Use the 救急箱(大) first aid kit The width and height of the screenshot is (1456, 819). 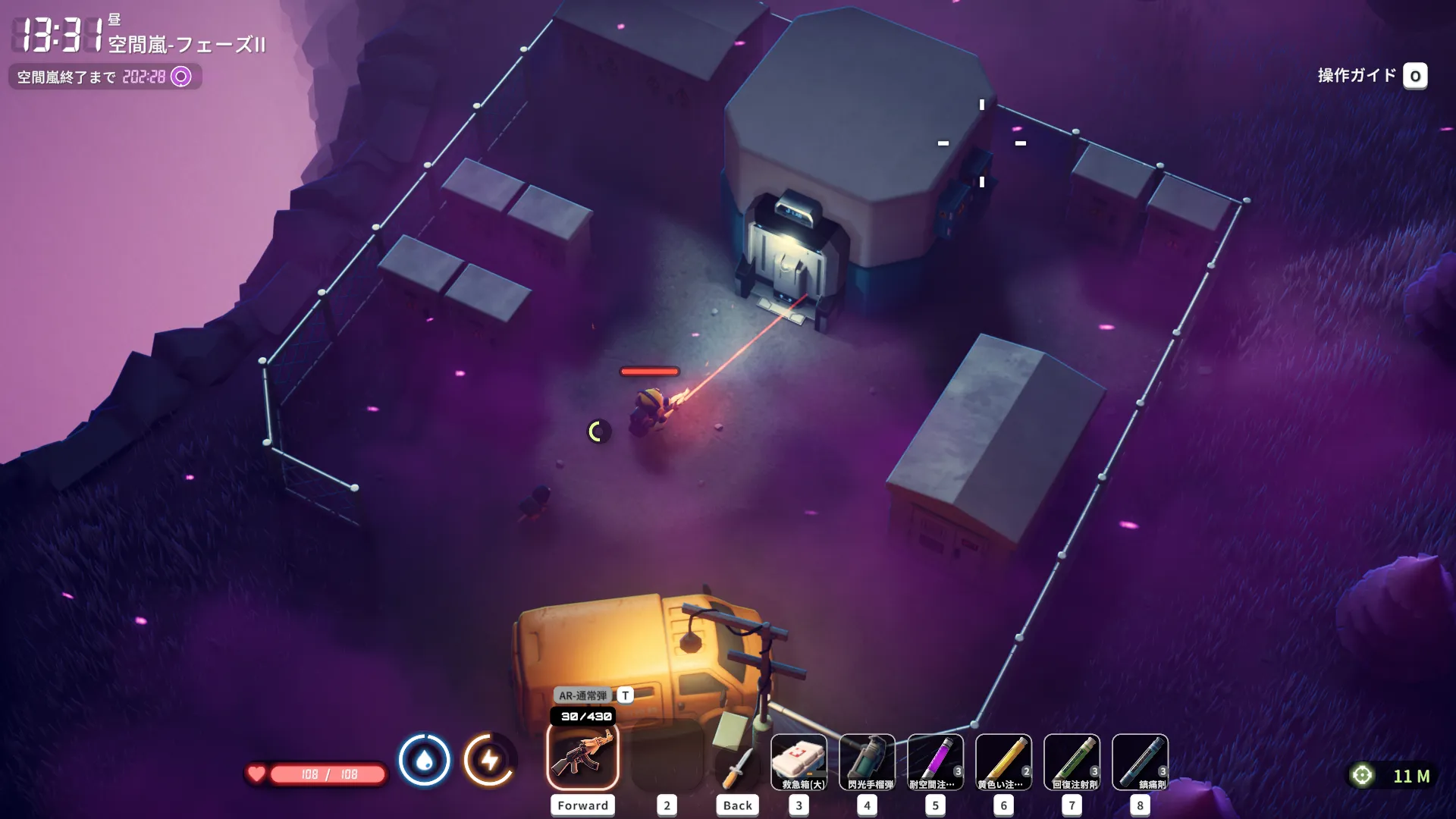coord(799,762)
